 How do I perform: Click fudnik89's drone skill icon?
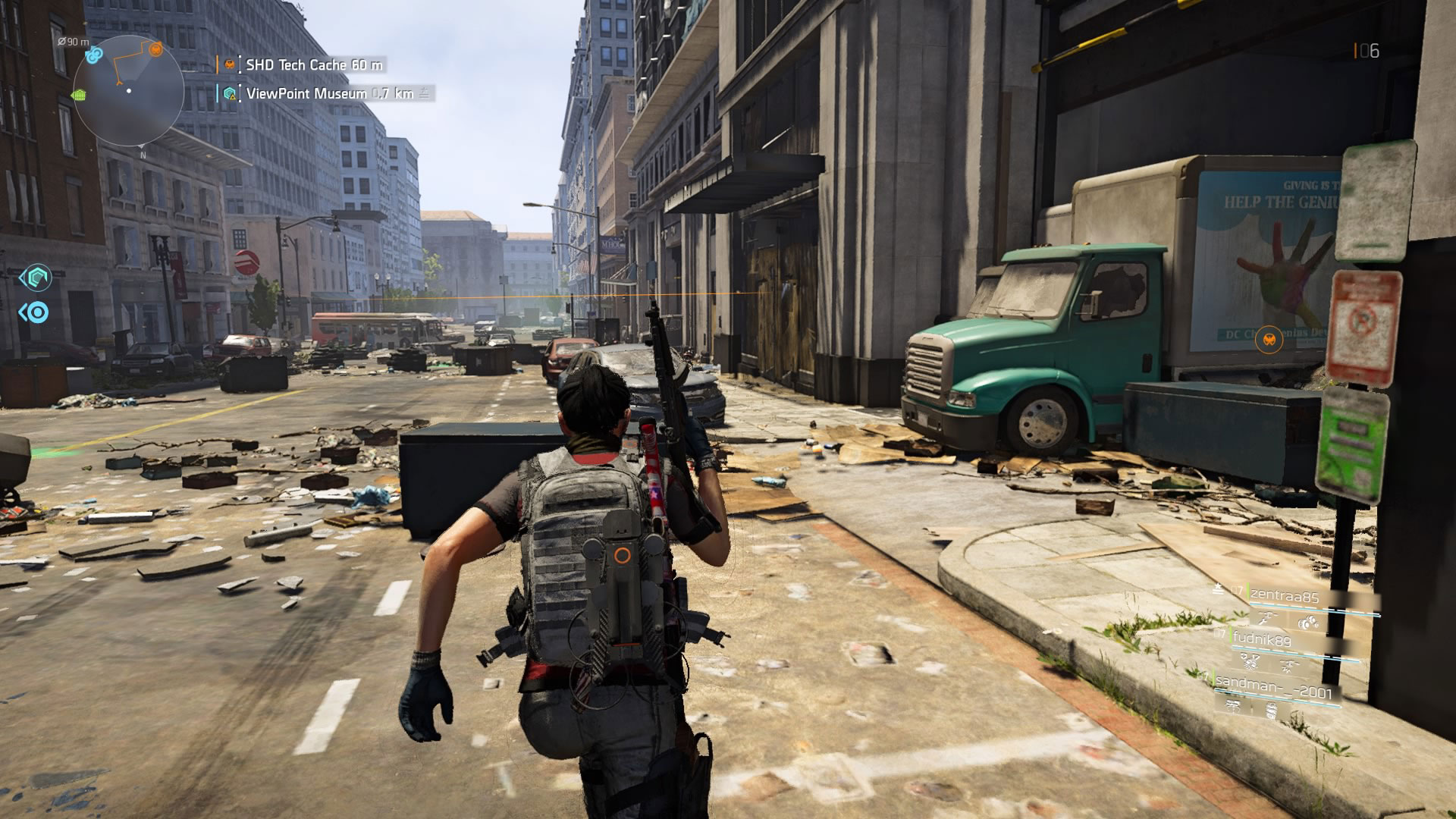[1288, 665]
